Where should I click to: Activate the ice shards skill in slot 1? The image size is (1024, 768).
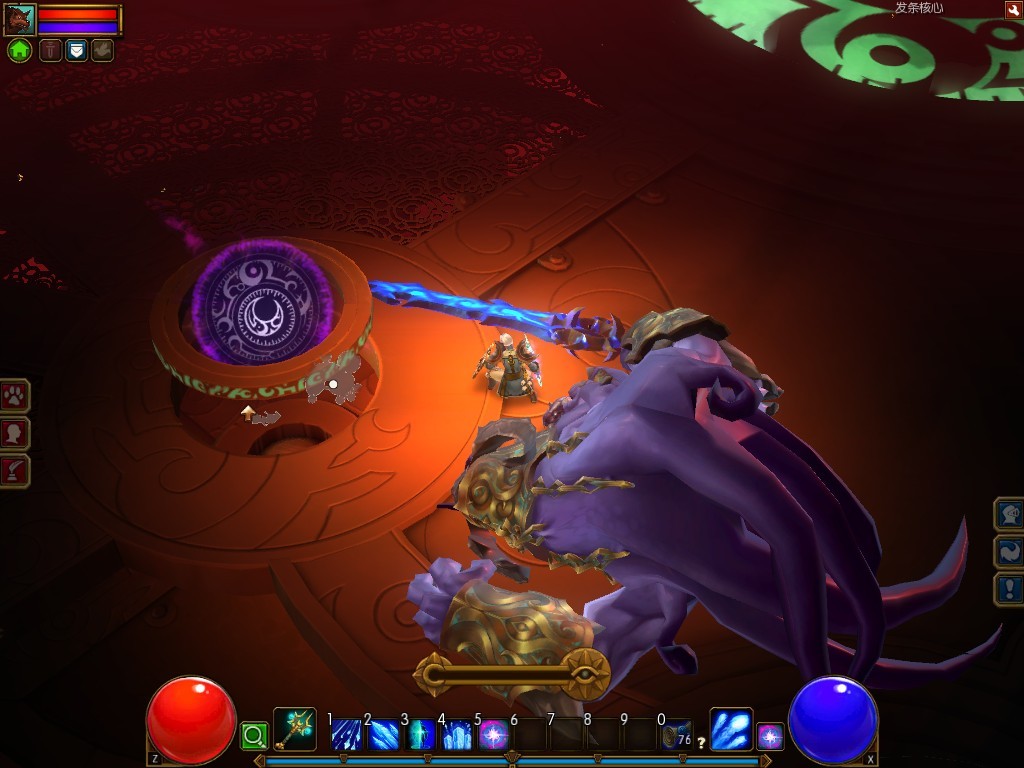[346, 735]
